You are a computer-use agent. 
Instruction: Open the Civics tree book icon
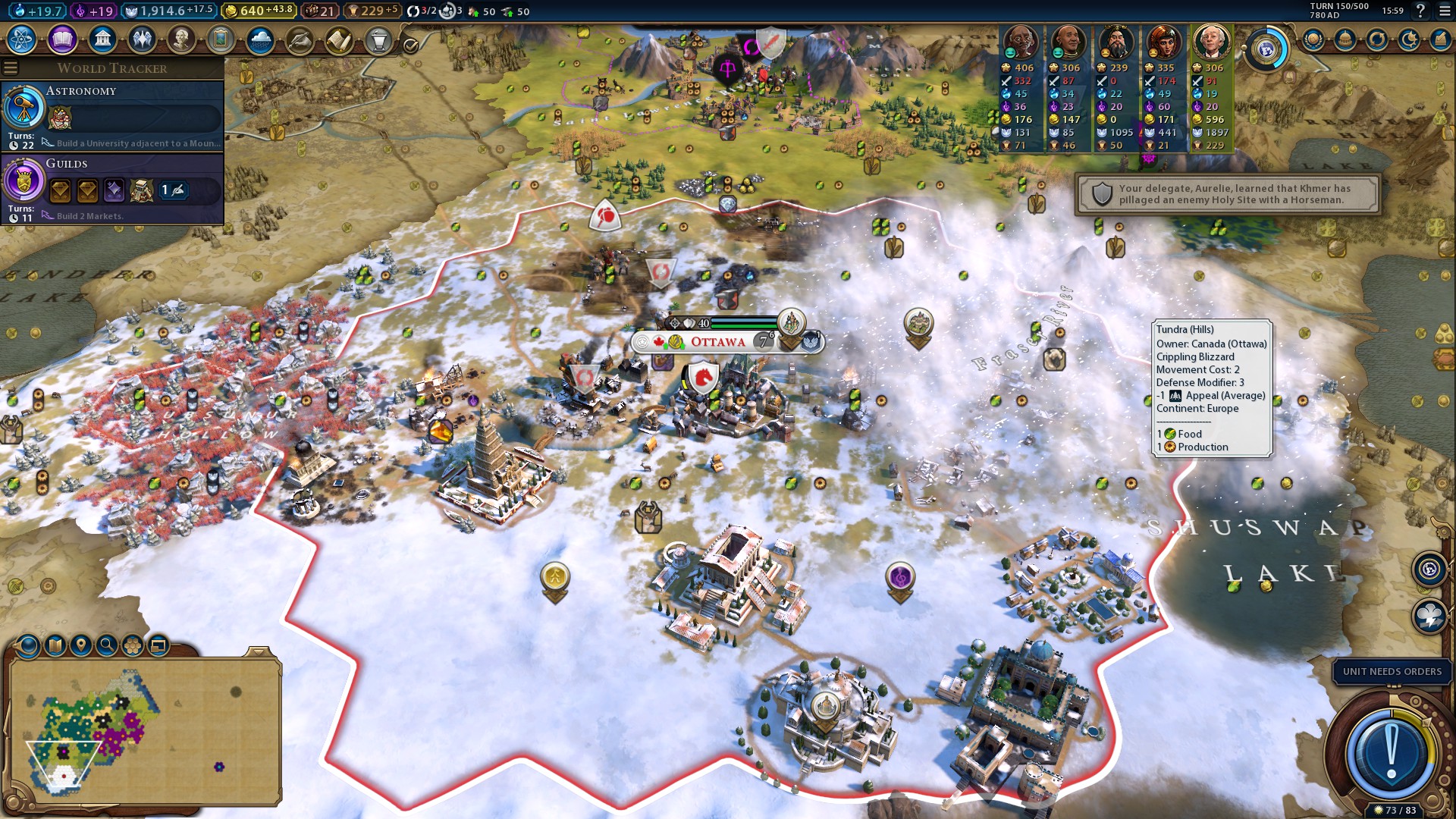coord(62,39)
